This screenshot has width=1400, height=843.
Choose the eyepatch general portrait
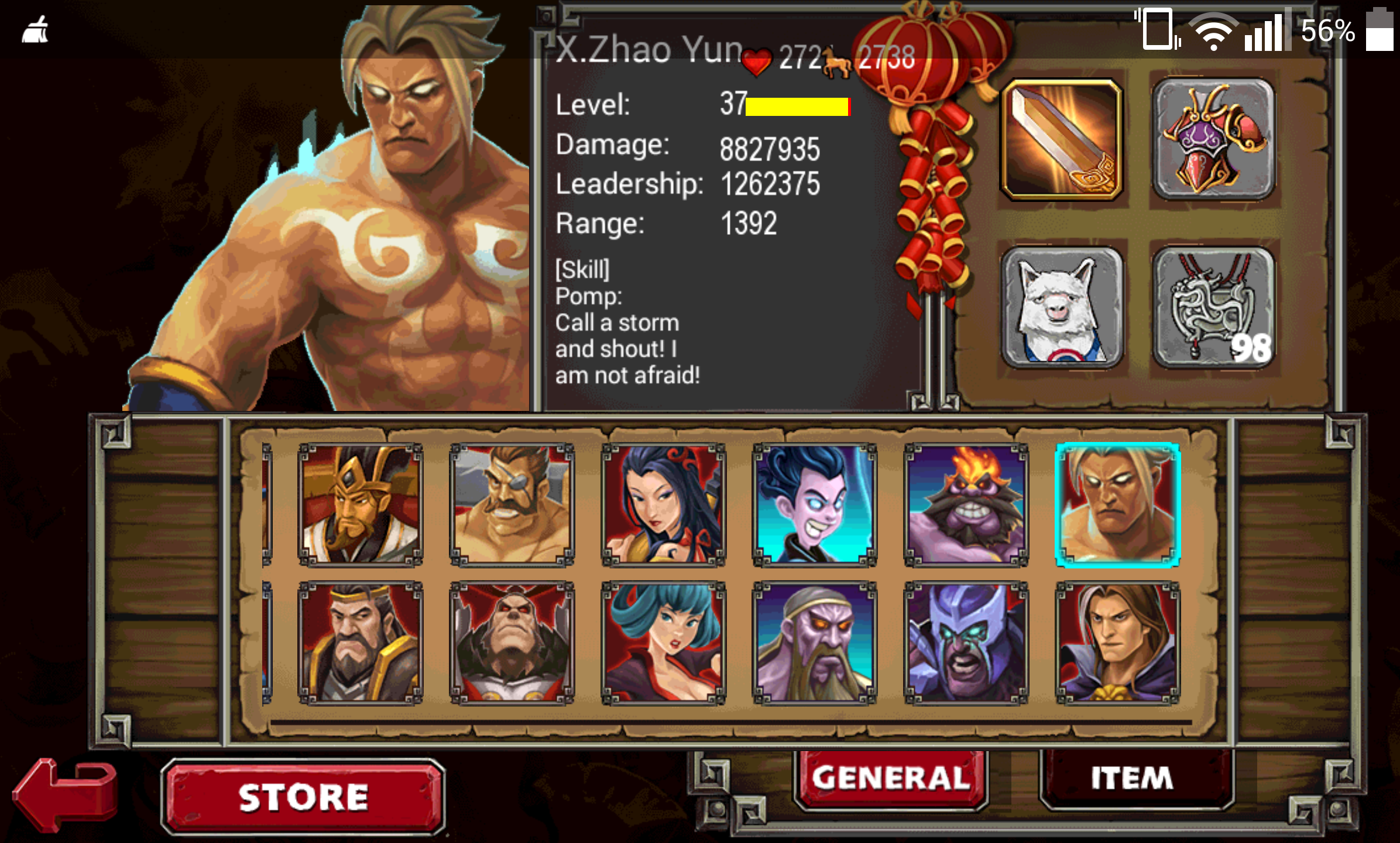(x=512, y=505)
